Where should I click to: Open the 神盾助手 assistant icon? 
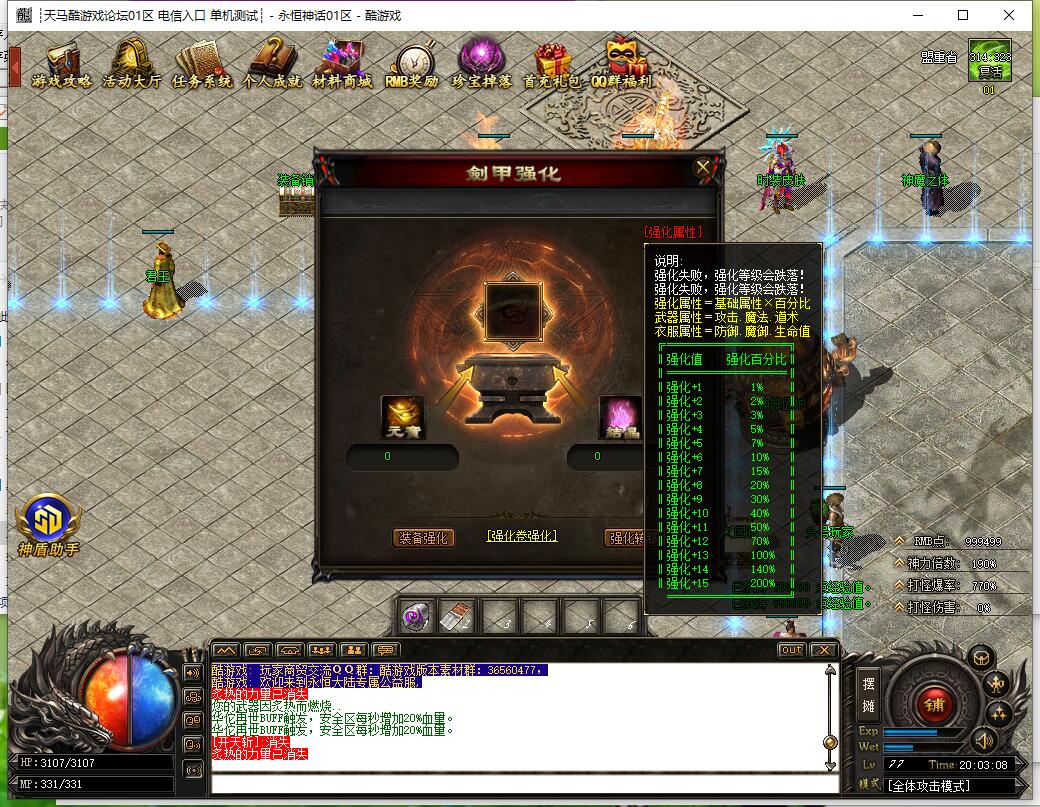pos(47,522)
